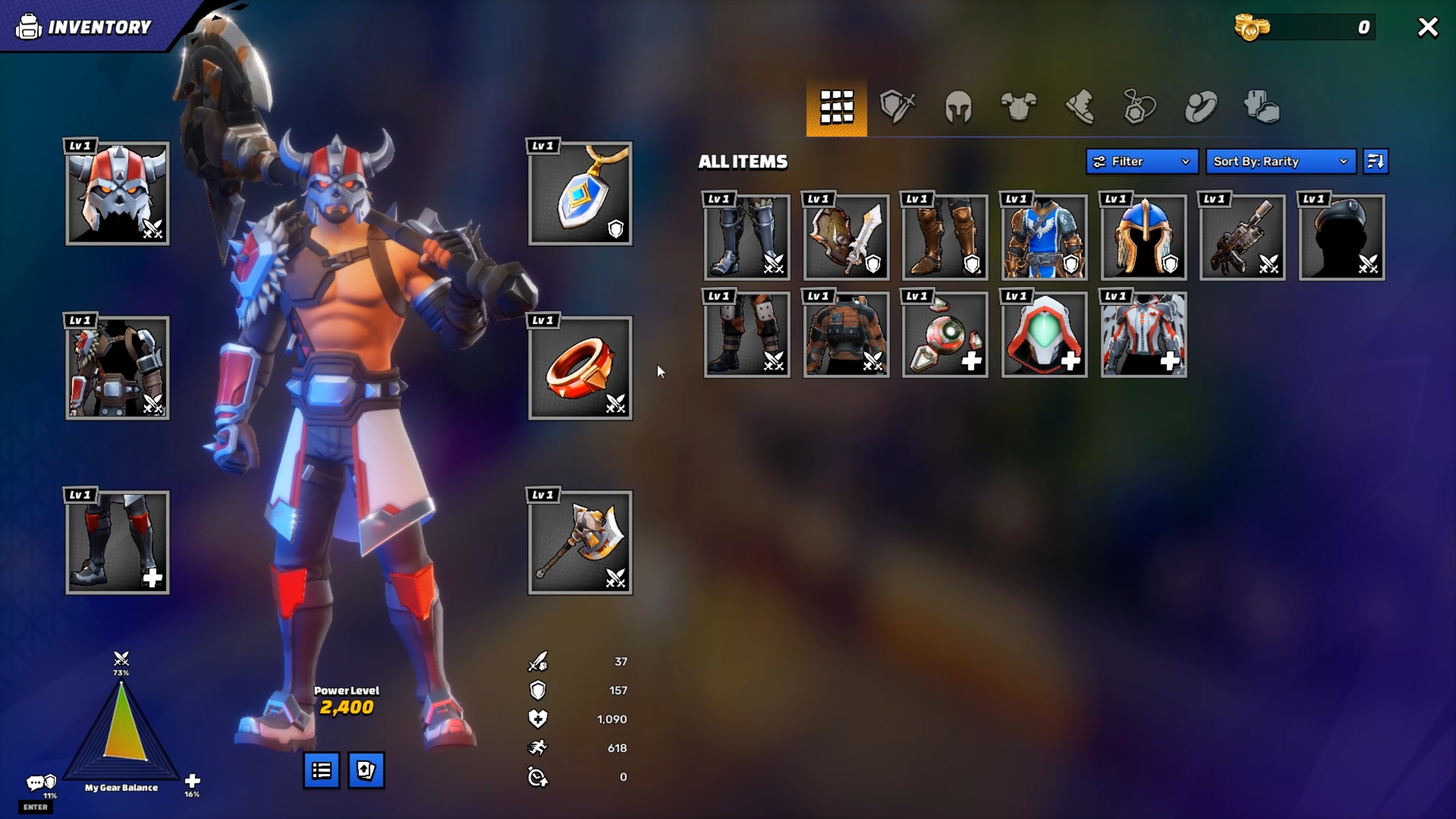Open the blue list view button
Image resolution: width=1456 pixels, height=819 pixels.
[321, 771]
